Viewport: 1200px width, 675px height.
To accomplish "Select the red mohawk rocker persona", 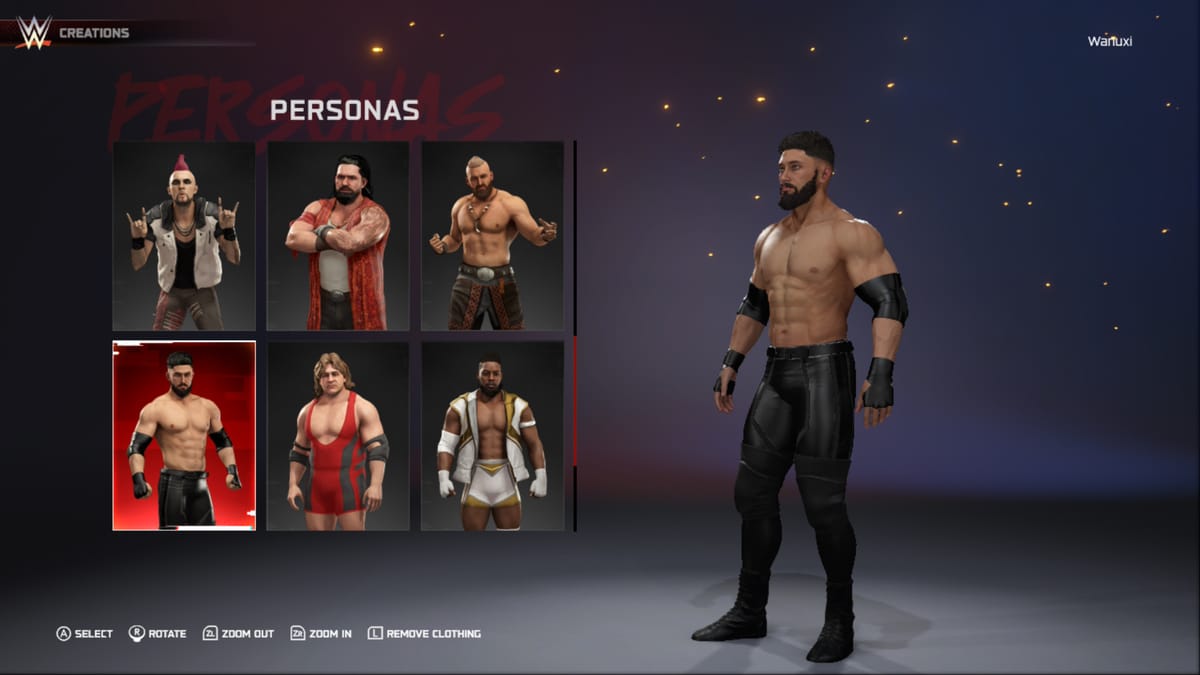I will (184, 236).
